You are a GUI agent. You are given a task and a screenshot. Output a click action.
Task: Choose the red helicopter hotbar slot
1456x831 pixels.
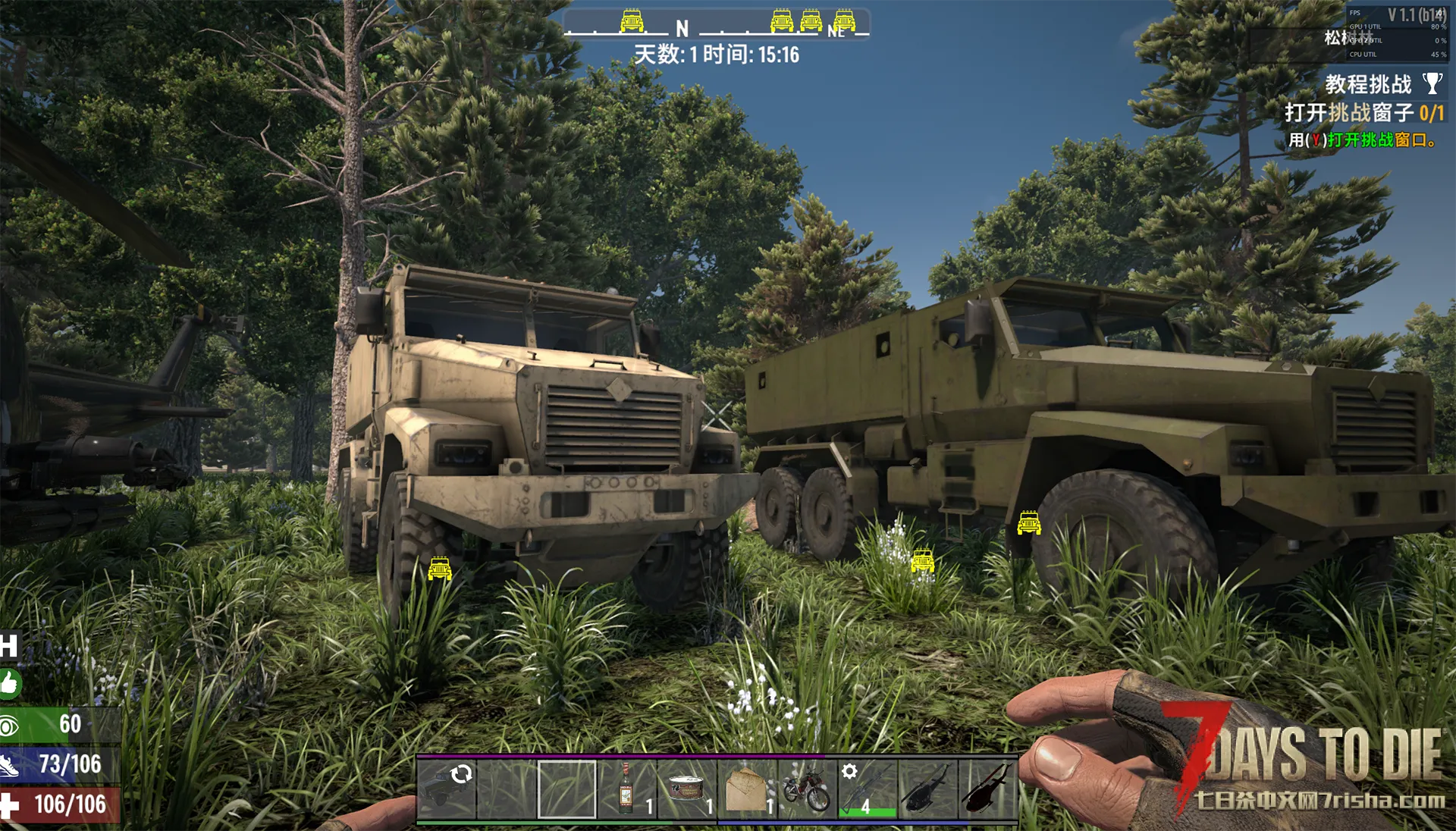coord(987,789)
